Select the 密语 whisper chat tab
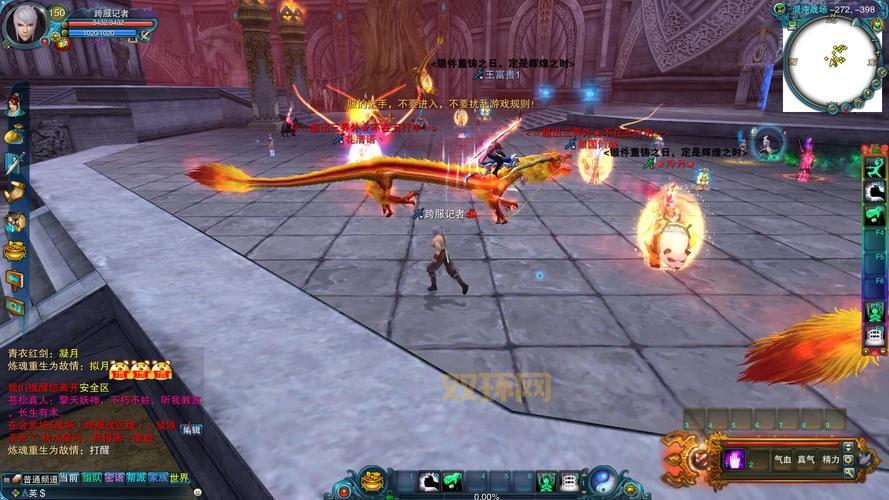This screenshot has width=889, height=500. click(x=114, y=478)
